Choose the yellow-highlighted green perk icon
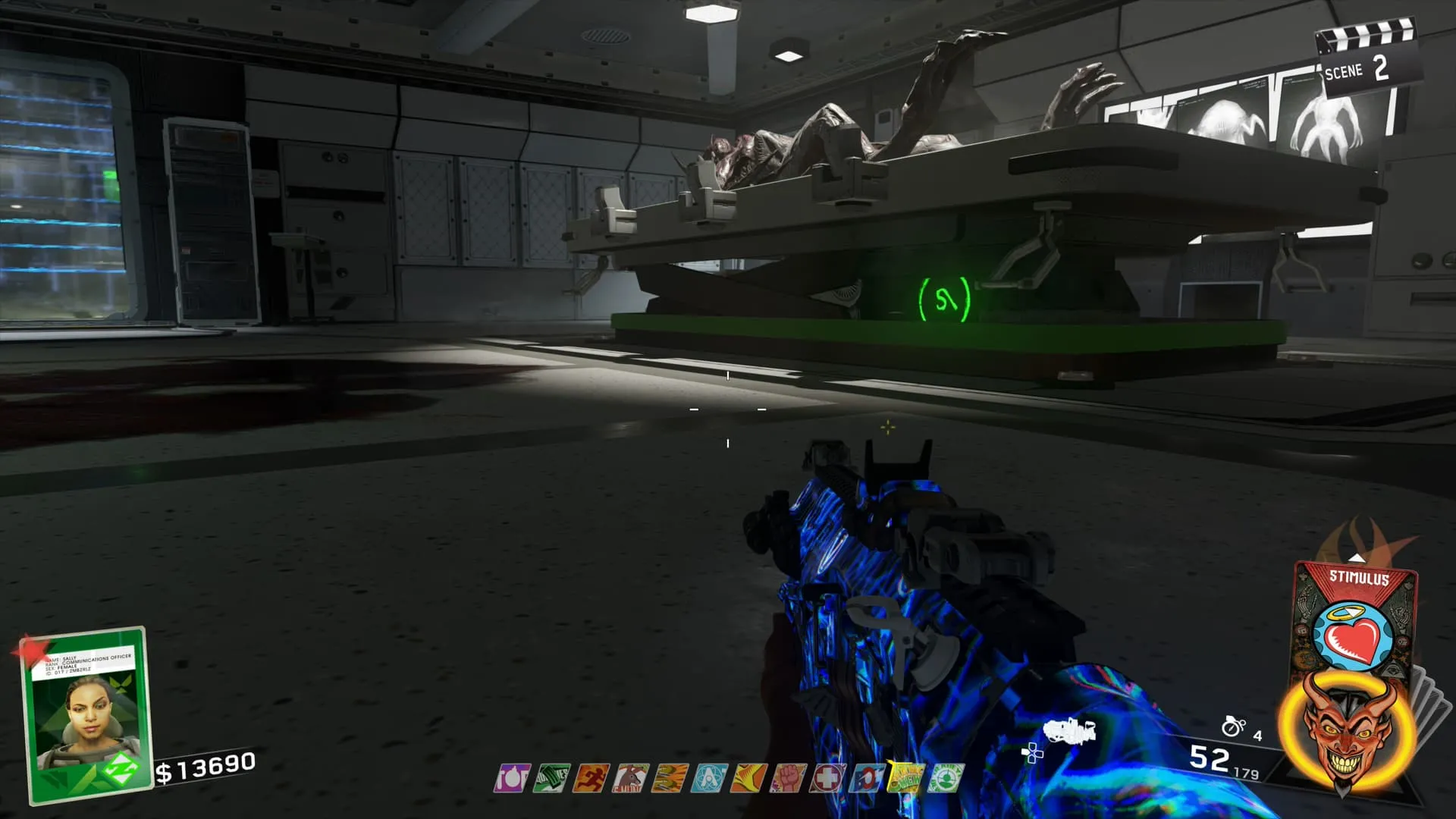The height and width of the screenshot is (819, 1456). point(905,777)
